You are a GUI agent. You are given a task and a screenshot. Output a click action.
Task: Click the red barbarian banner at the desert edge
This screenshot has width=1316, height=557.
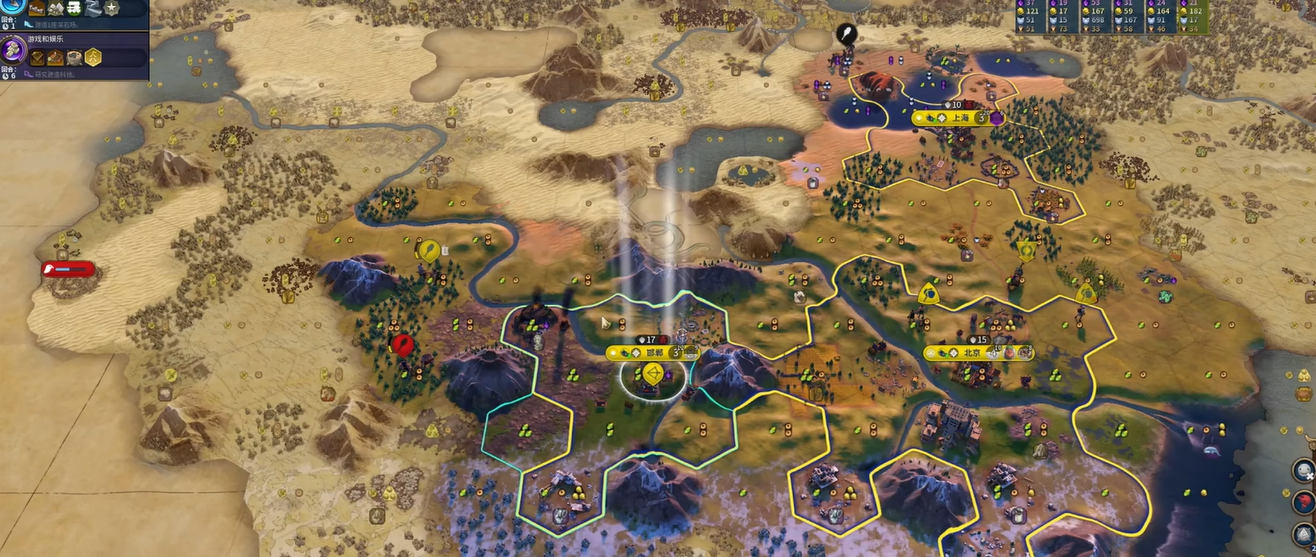(x=68, y=268)
